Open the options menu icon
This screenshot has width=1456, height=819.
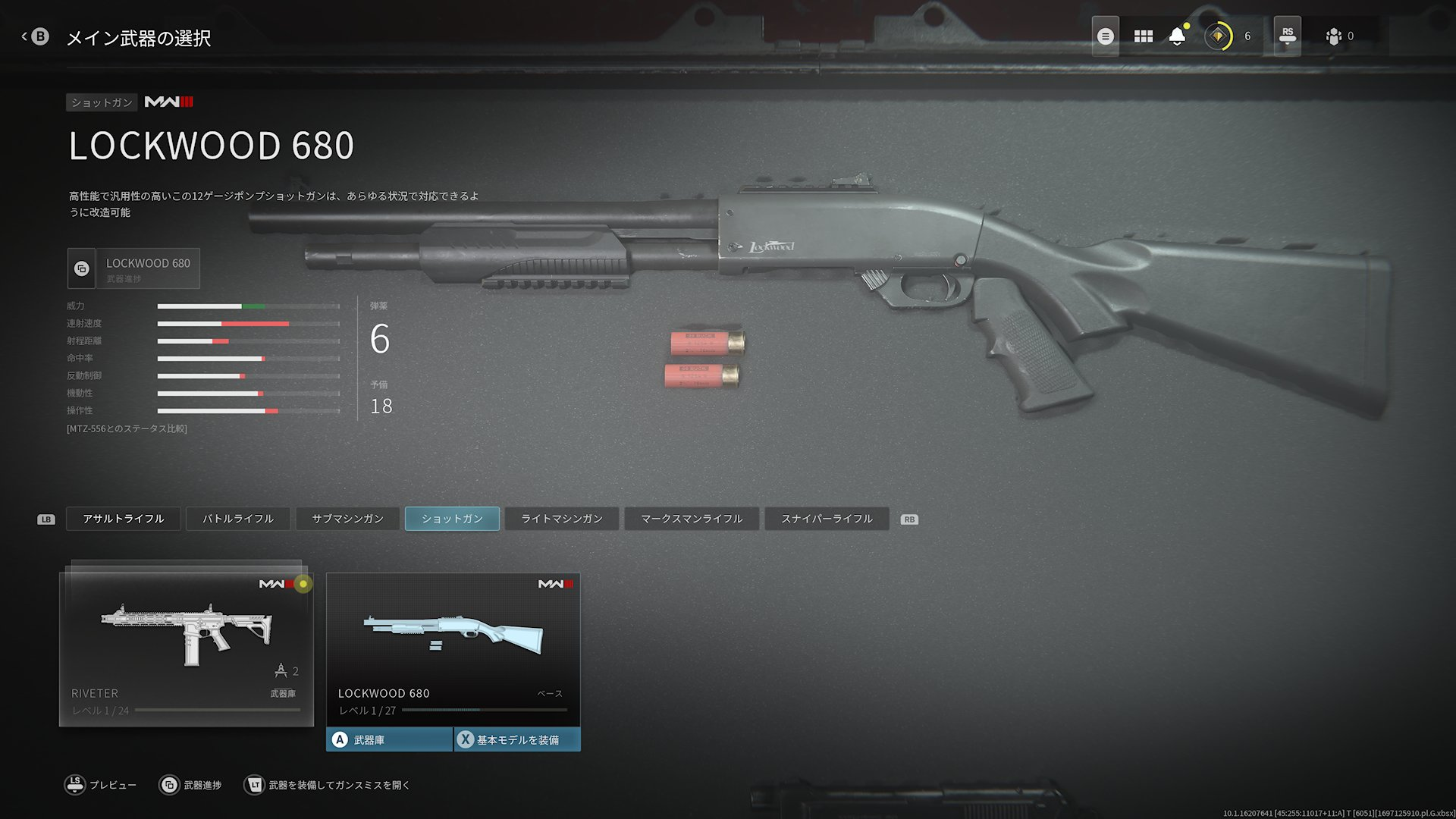[1106, 36]
